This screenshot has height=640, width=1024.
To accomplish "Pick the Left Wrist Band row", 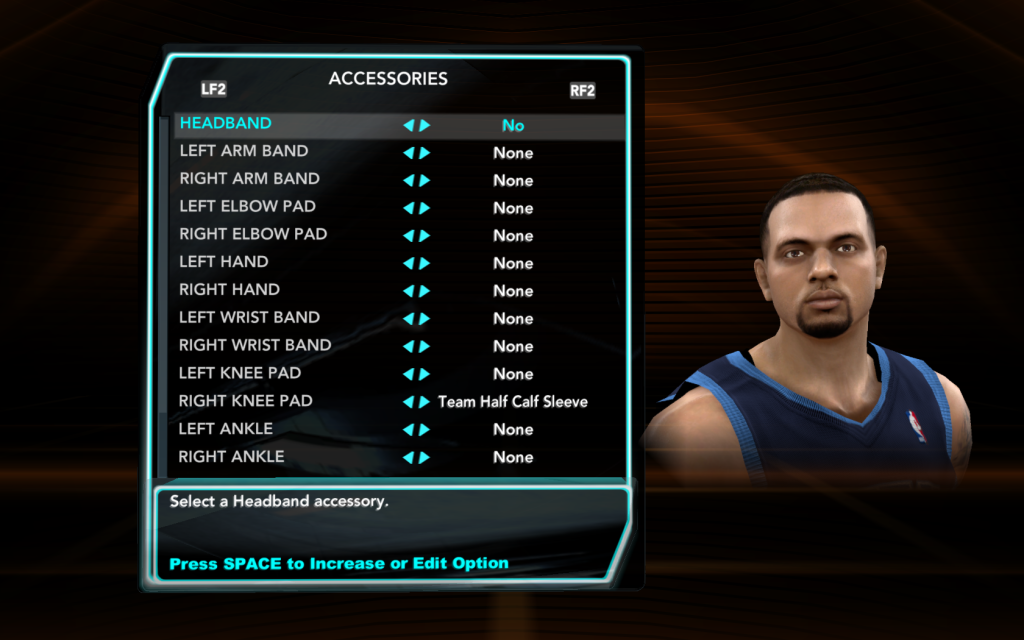I will 250,318.
